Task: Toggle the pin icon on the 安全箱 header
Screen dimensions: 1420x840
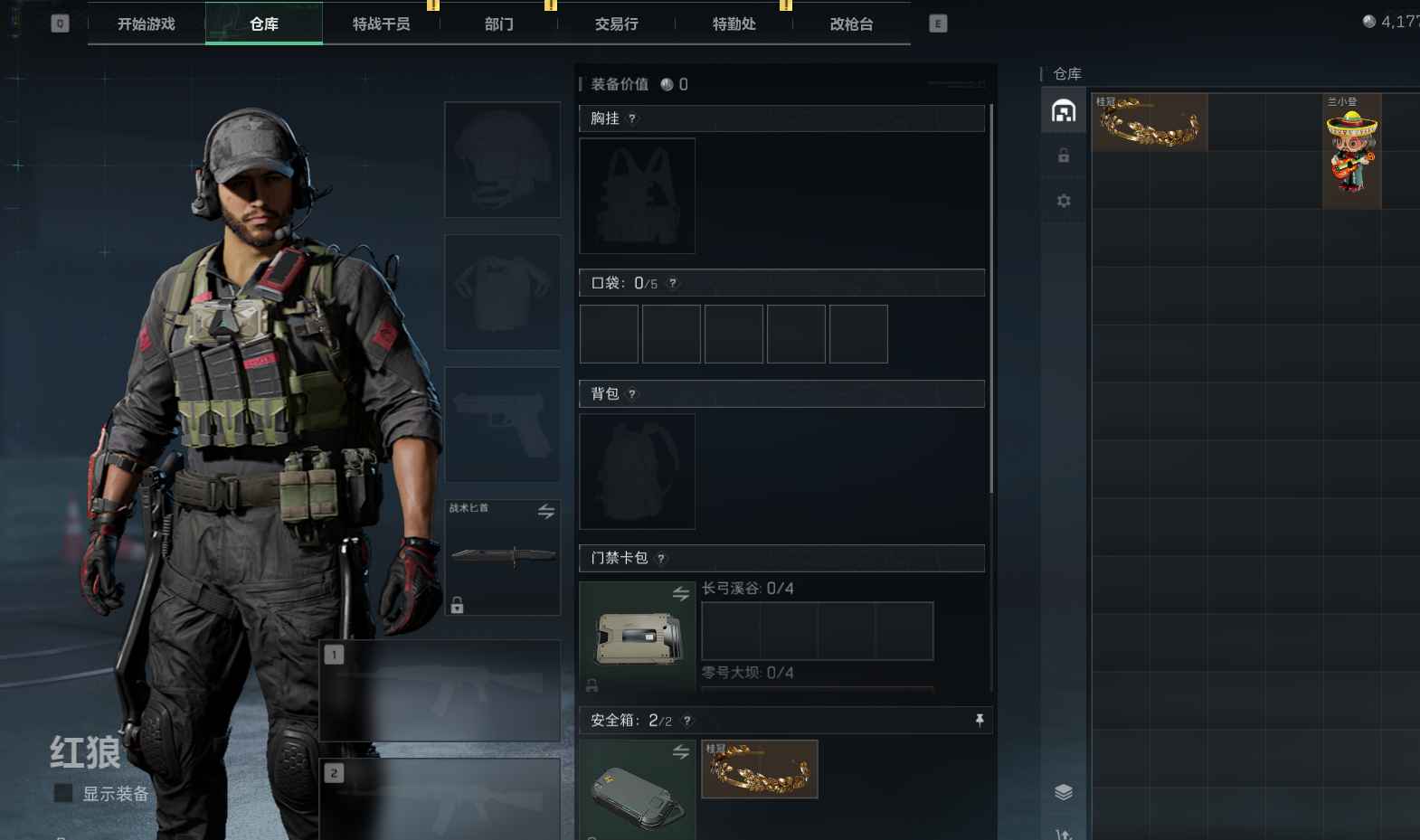Action: click(x=979, y=720)
